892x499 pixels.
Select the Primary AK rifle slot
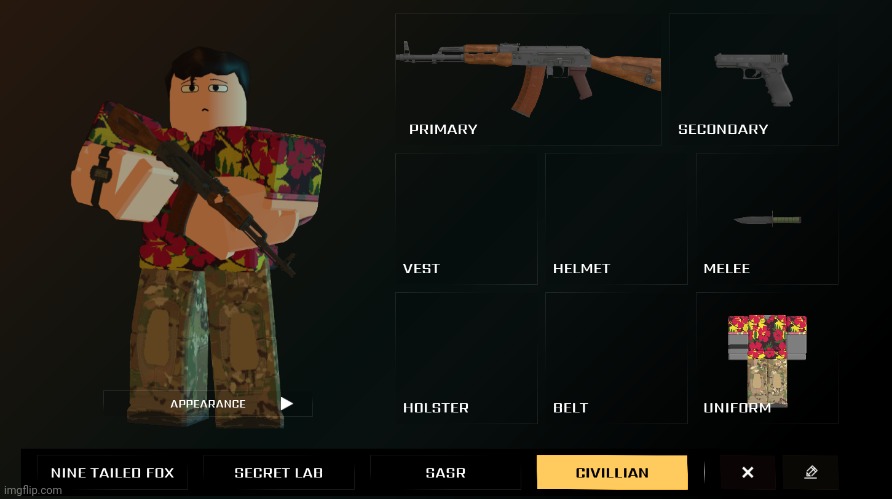528,80
